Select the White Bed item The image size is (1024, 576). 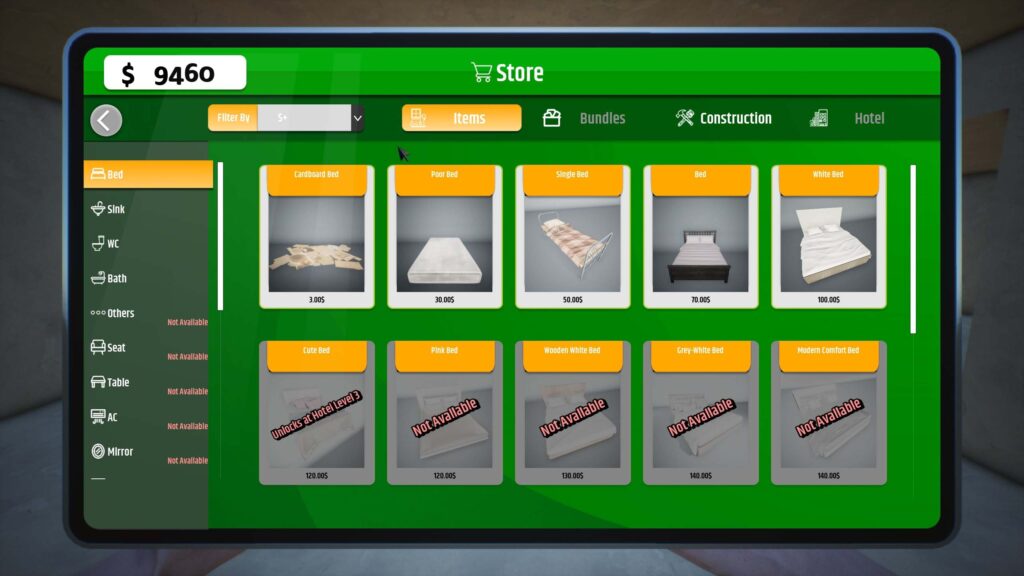coord(828,237)
